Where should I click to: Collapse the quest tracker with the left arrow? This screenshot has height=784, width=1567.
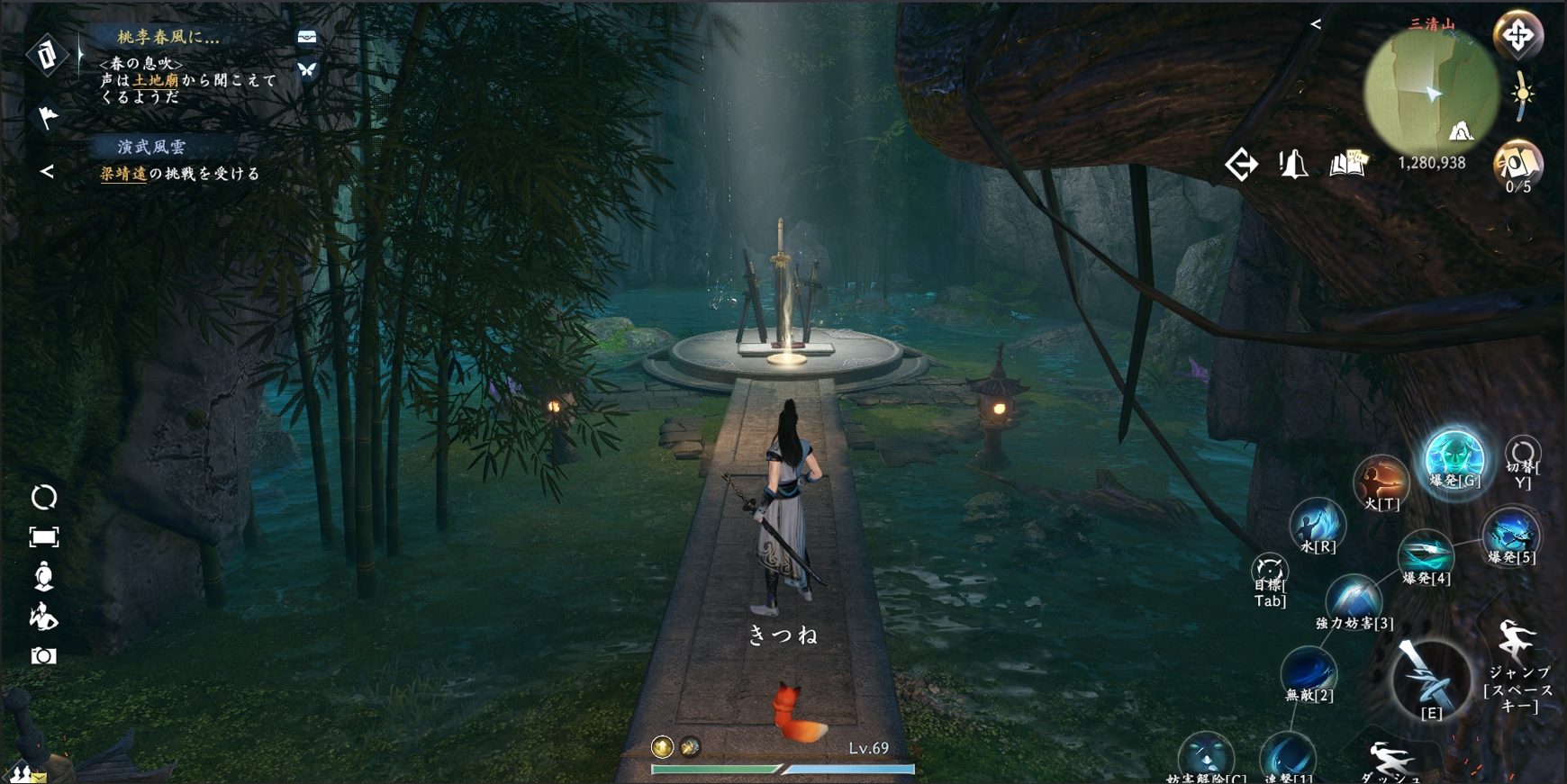coord(47,171)
